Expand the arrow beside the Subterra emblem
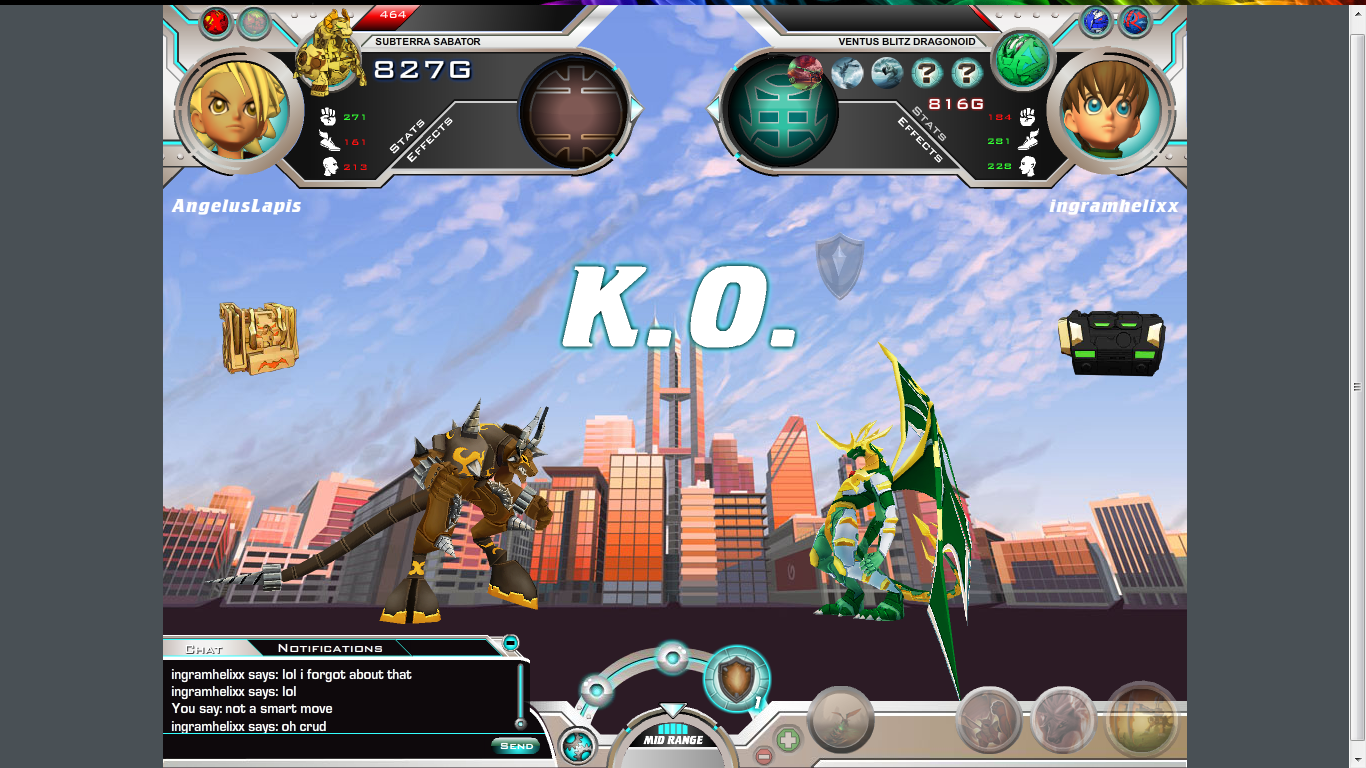Screen dimensions: 1366x768 click(x=636, y=108)
